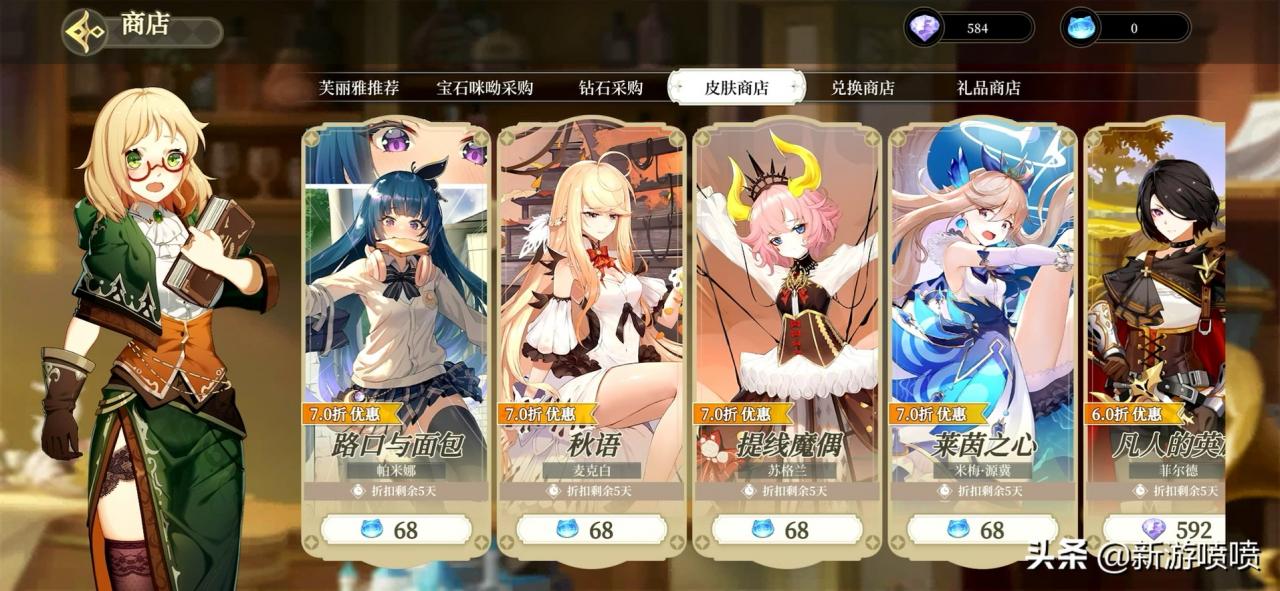
Task: Buy 莱茵之心 via its 68 price button
Action: (x=982, y=529)
